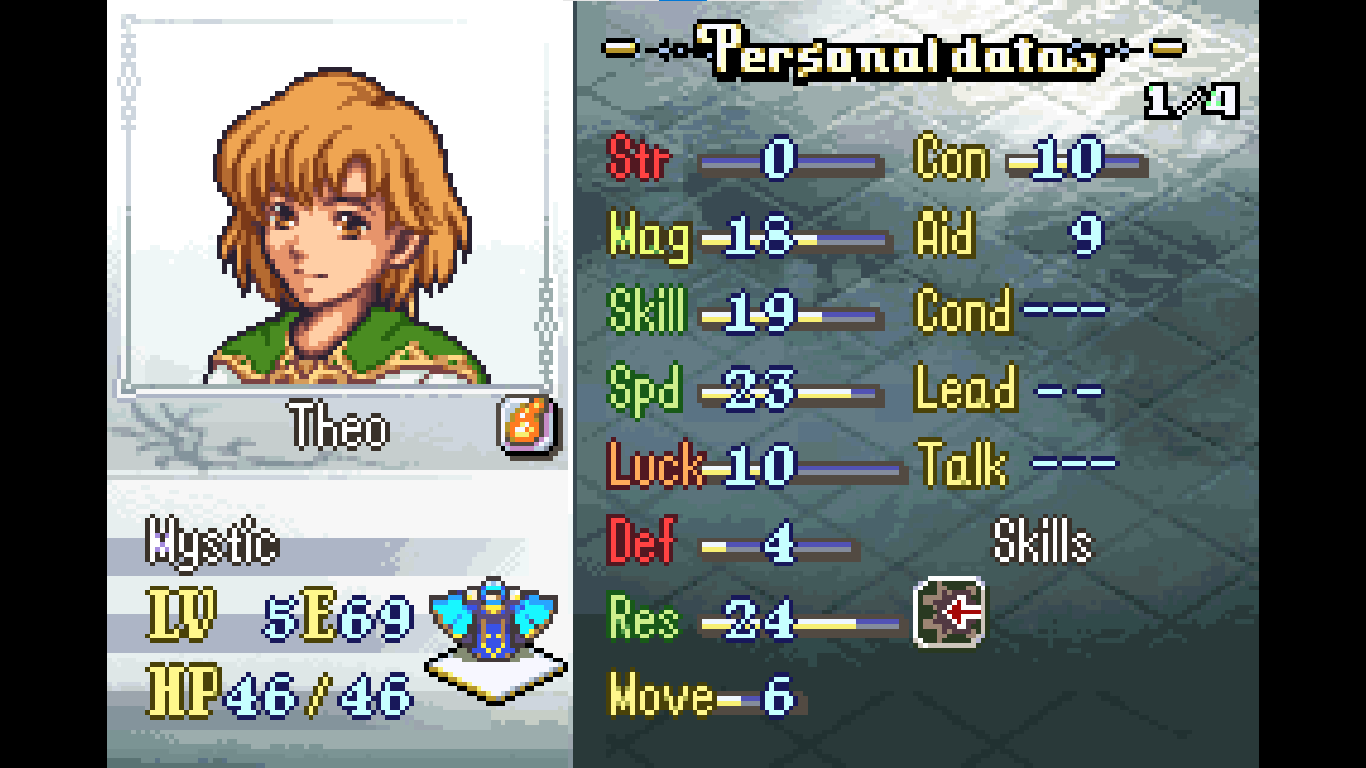This screenshot has width=1366, height=768.
Task: Switch pages using the 1/4 indicator
Action: tap(1190, 98)
